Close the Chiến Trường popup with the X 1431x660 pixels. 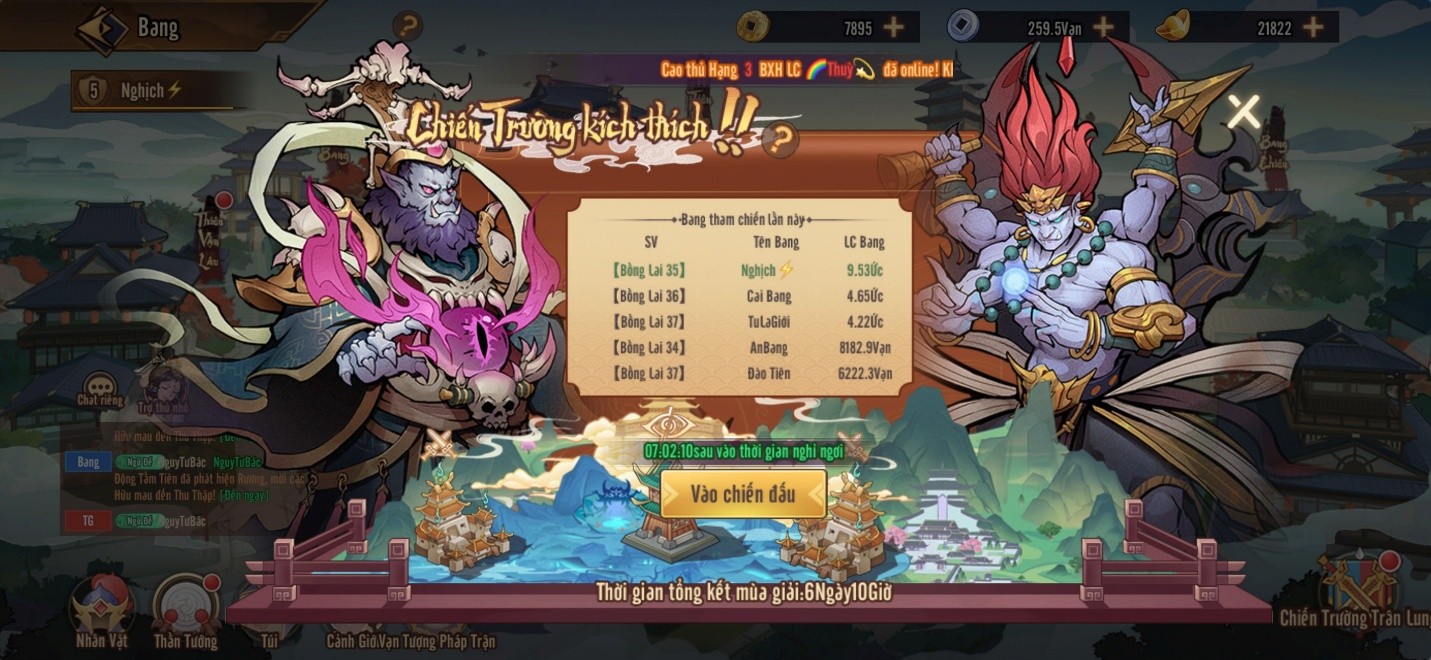point(1243,111)
